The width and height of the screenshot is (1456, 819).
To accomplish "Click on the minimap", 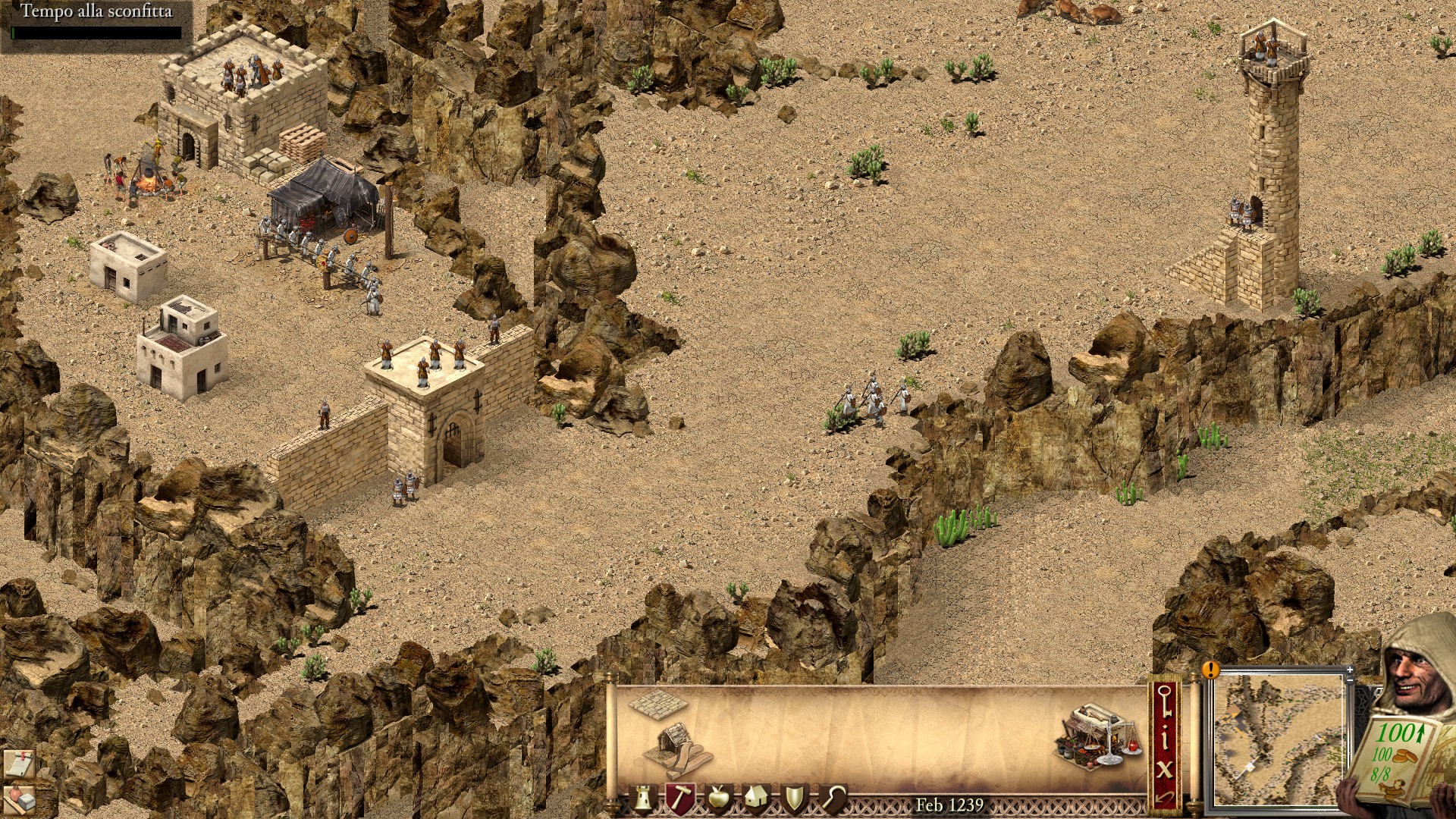I will coord(1278,739).
